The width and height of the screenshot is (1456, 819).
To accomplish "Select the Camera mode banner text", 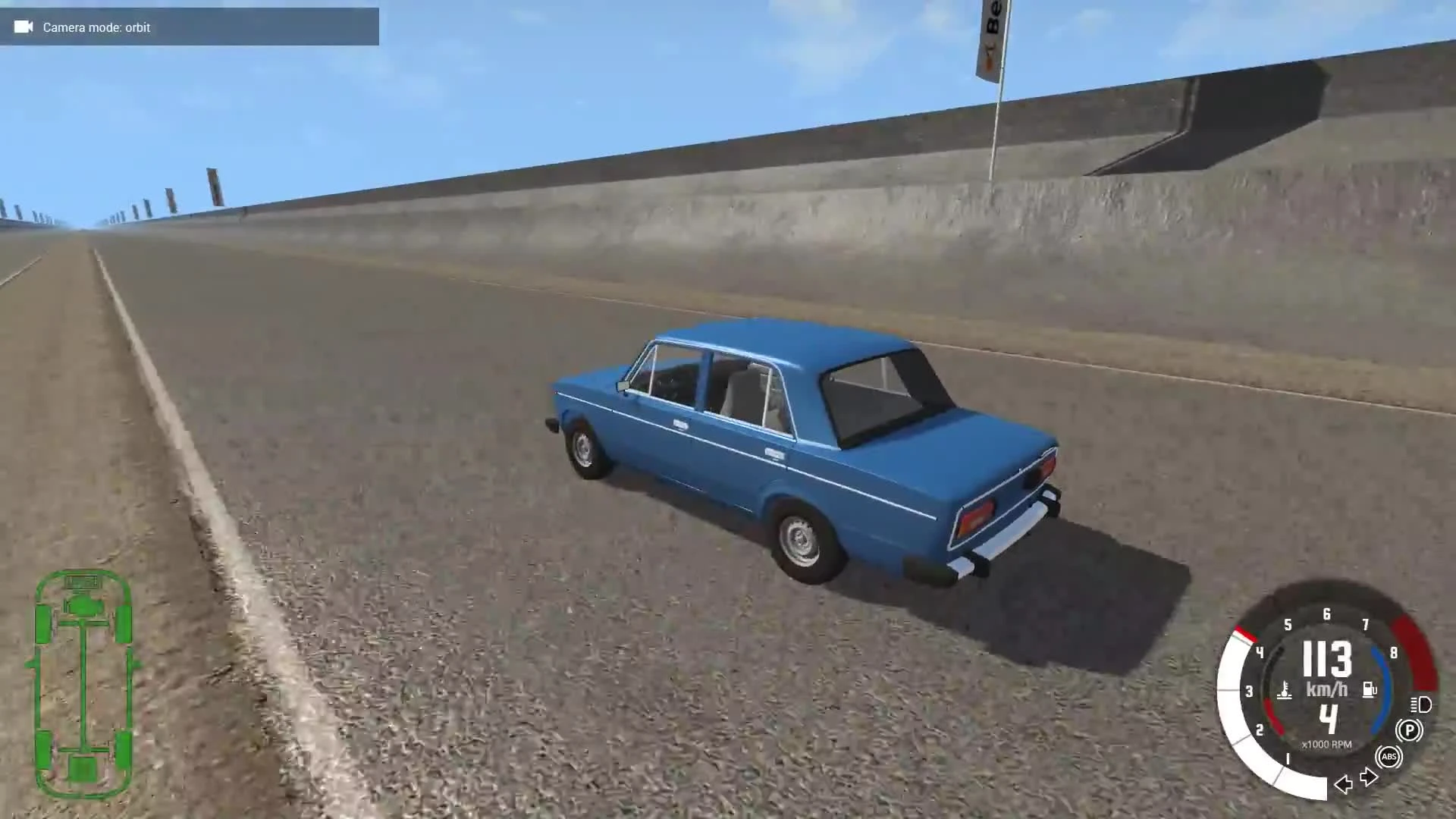I will pyautogui.click(x=96, y=27).
